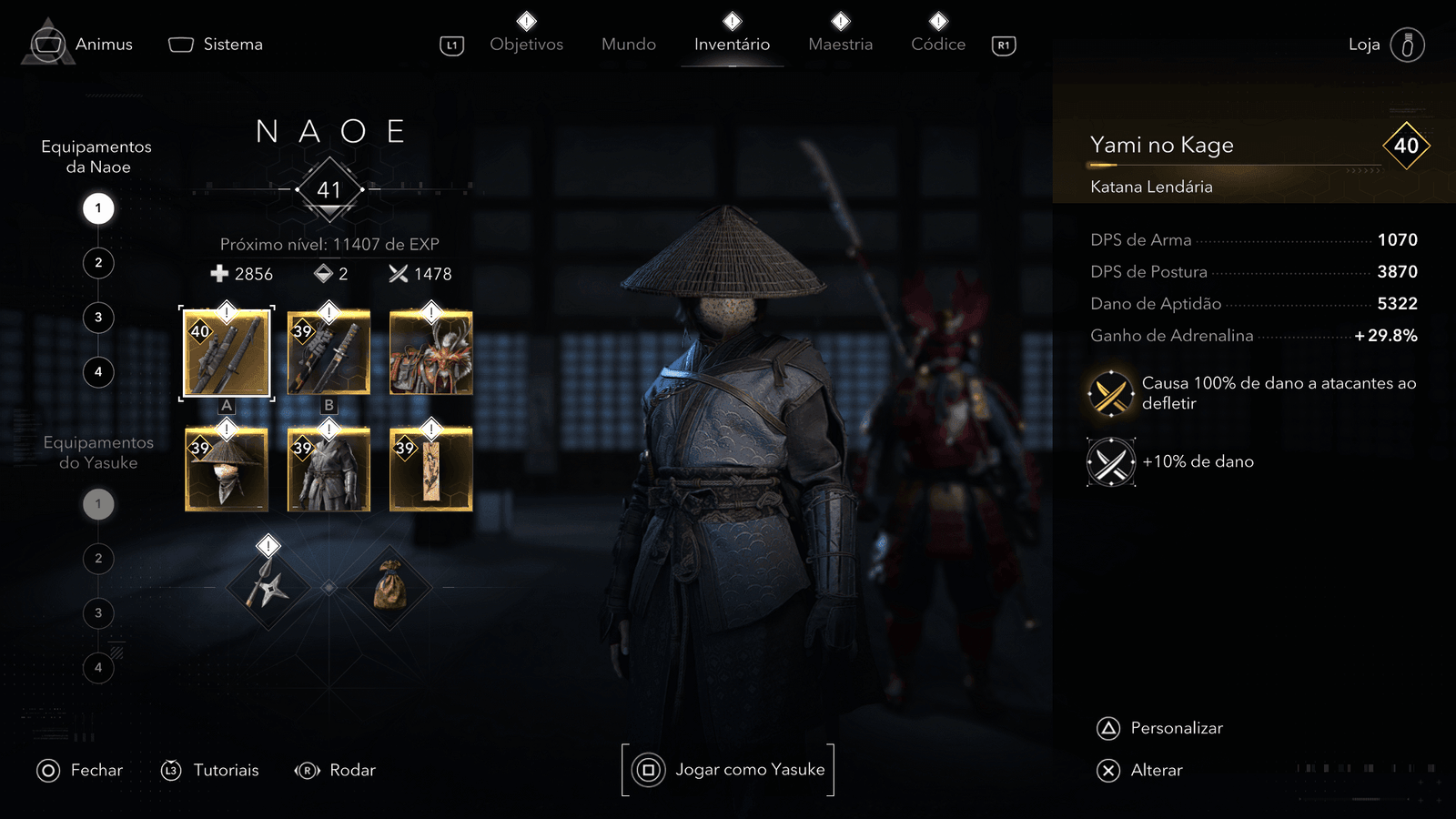Select the +10% de dano engraving icon

coord(1111,462)
